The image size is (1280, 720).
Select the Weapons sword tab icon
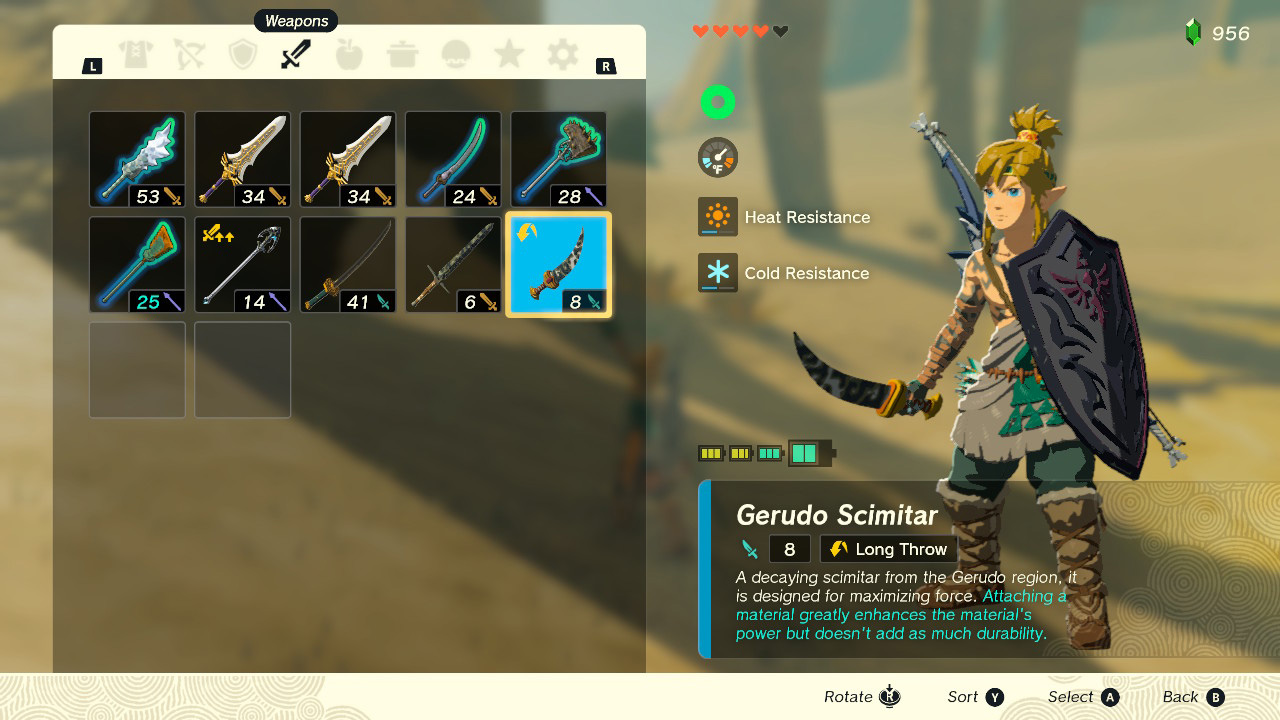296,54
